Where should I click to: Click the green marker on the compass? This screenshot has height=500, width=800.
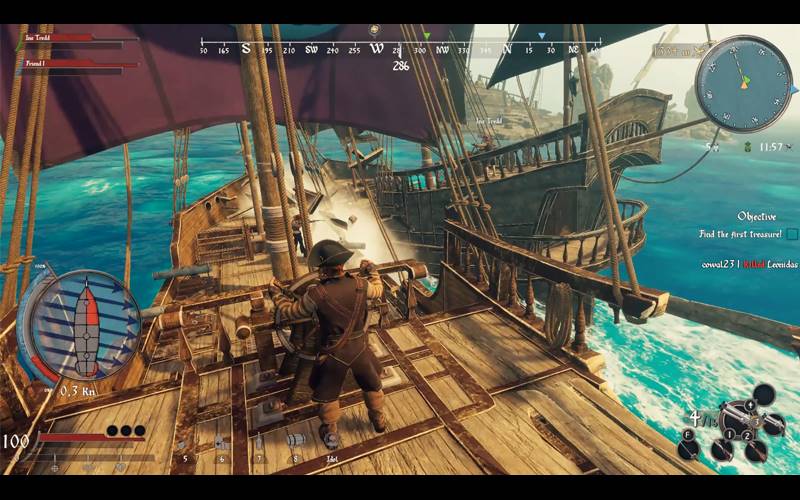click(425, 35)
